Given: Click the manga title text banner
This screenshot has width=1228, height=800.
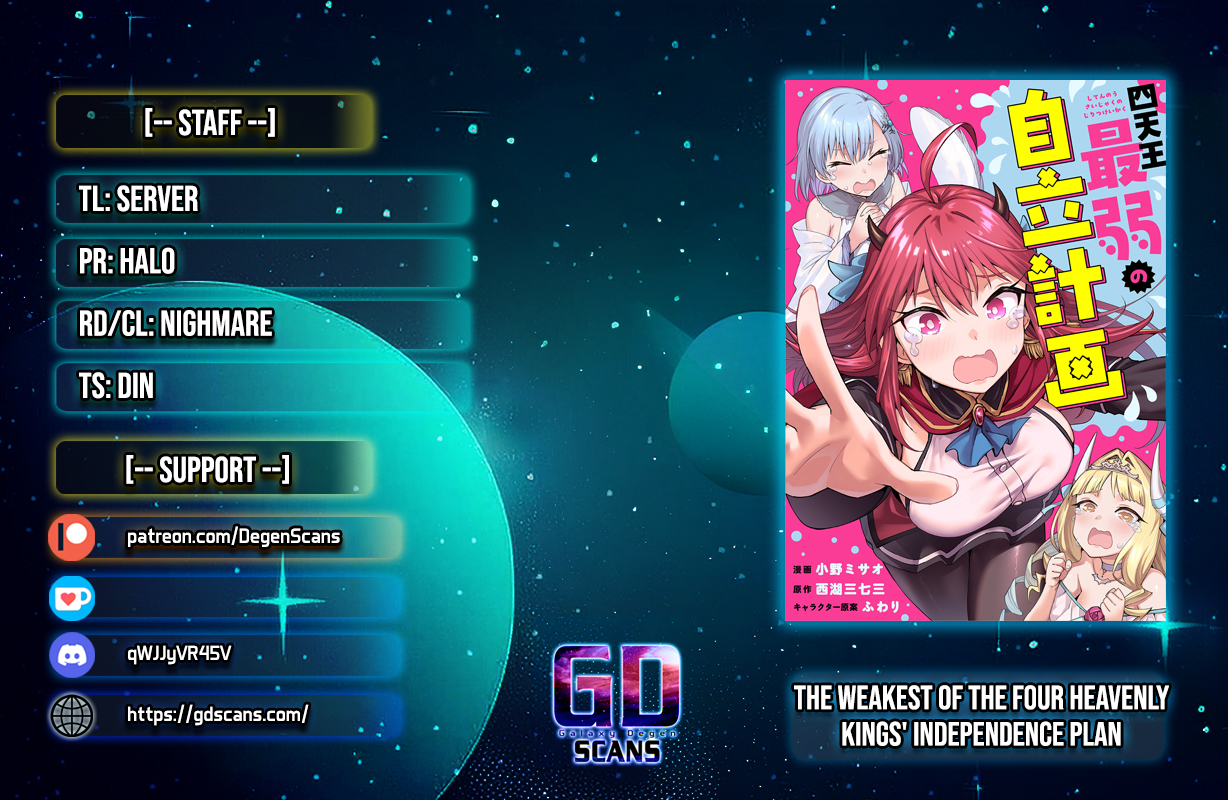Looking at the screenshot, I should (981, 716).
